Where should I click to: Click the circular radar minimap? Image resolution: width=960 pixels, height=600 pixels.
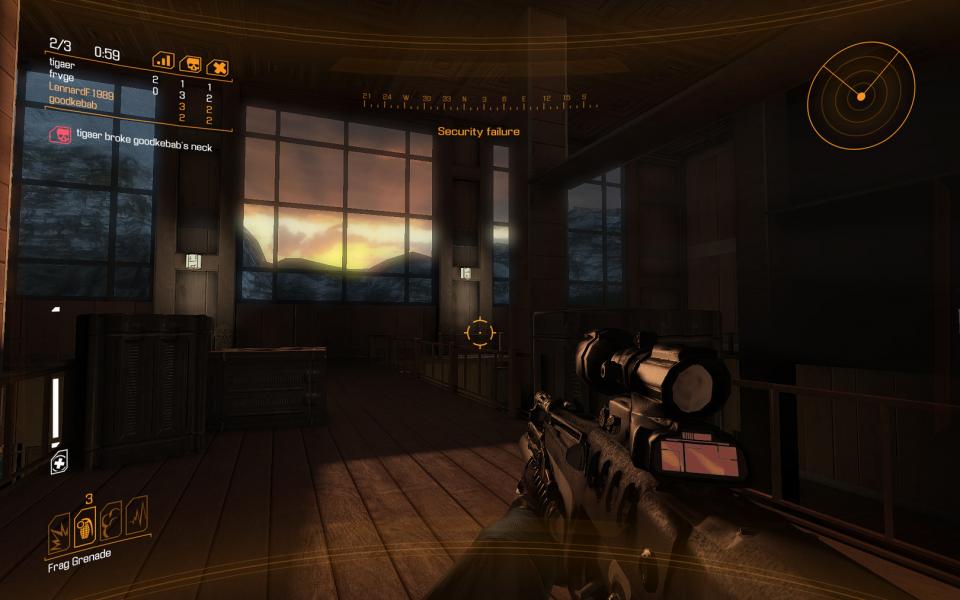click(859, 96)
